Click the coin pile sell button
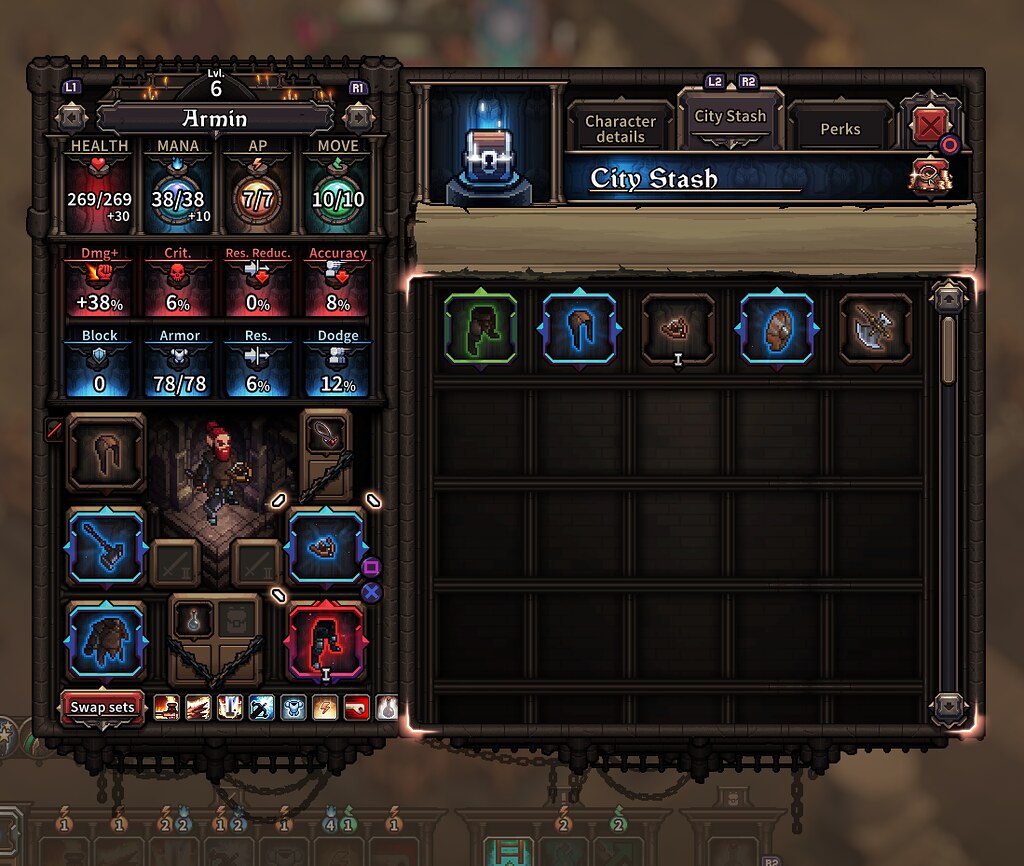The height and width of the screenshot is (866, 1024). pyautogui.click(x=931, y=178)
